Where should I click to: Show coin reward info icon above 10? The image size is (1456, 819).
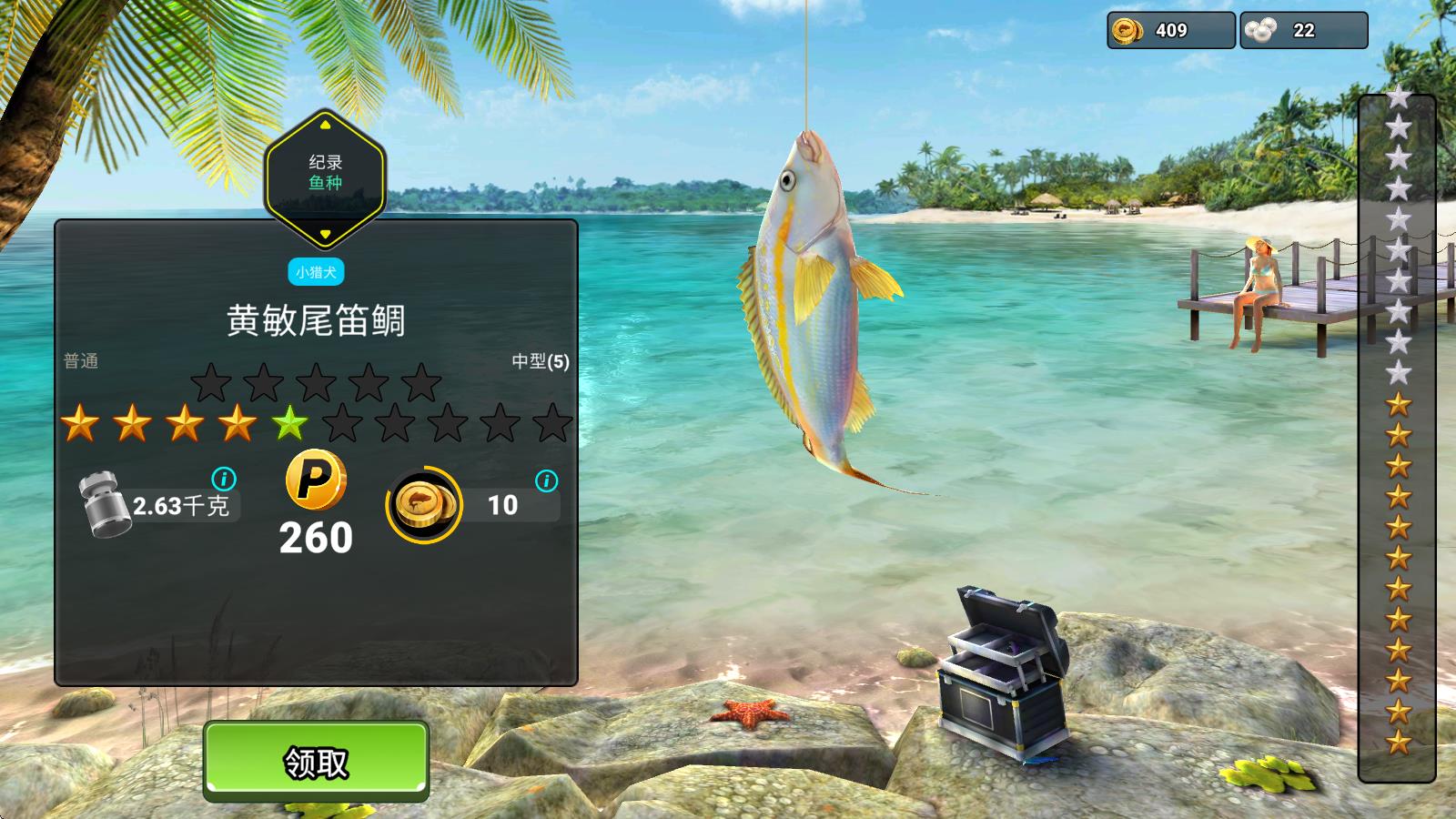tap(546, 480)
